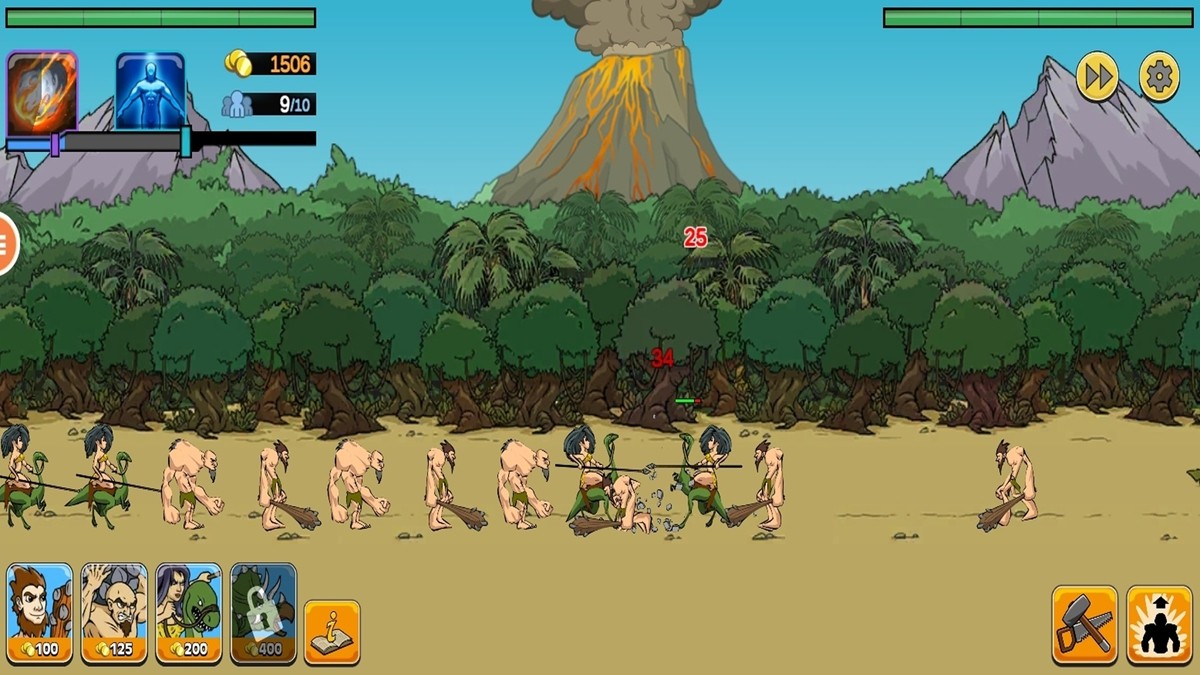Activate the blue glowing body ability

click(150, 90)
